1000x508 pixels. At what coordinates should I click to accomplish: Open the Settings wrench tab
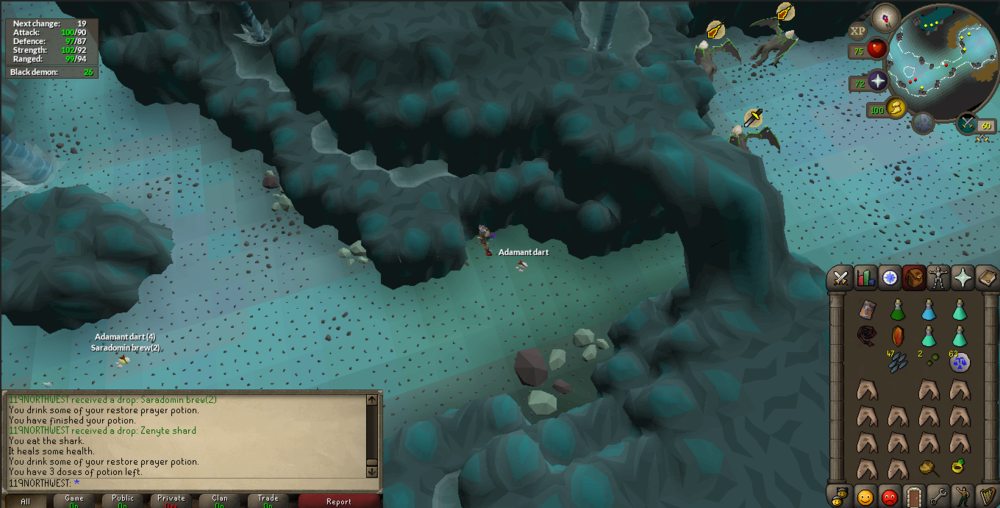pos(938,495)
